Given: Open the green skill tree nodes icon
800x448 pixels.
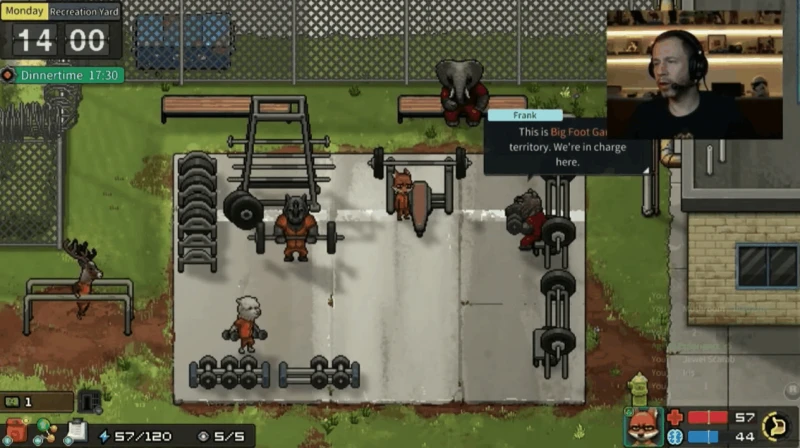Looking at the screenshot, I should 43,432.
